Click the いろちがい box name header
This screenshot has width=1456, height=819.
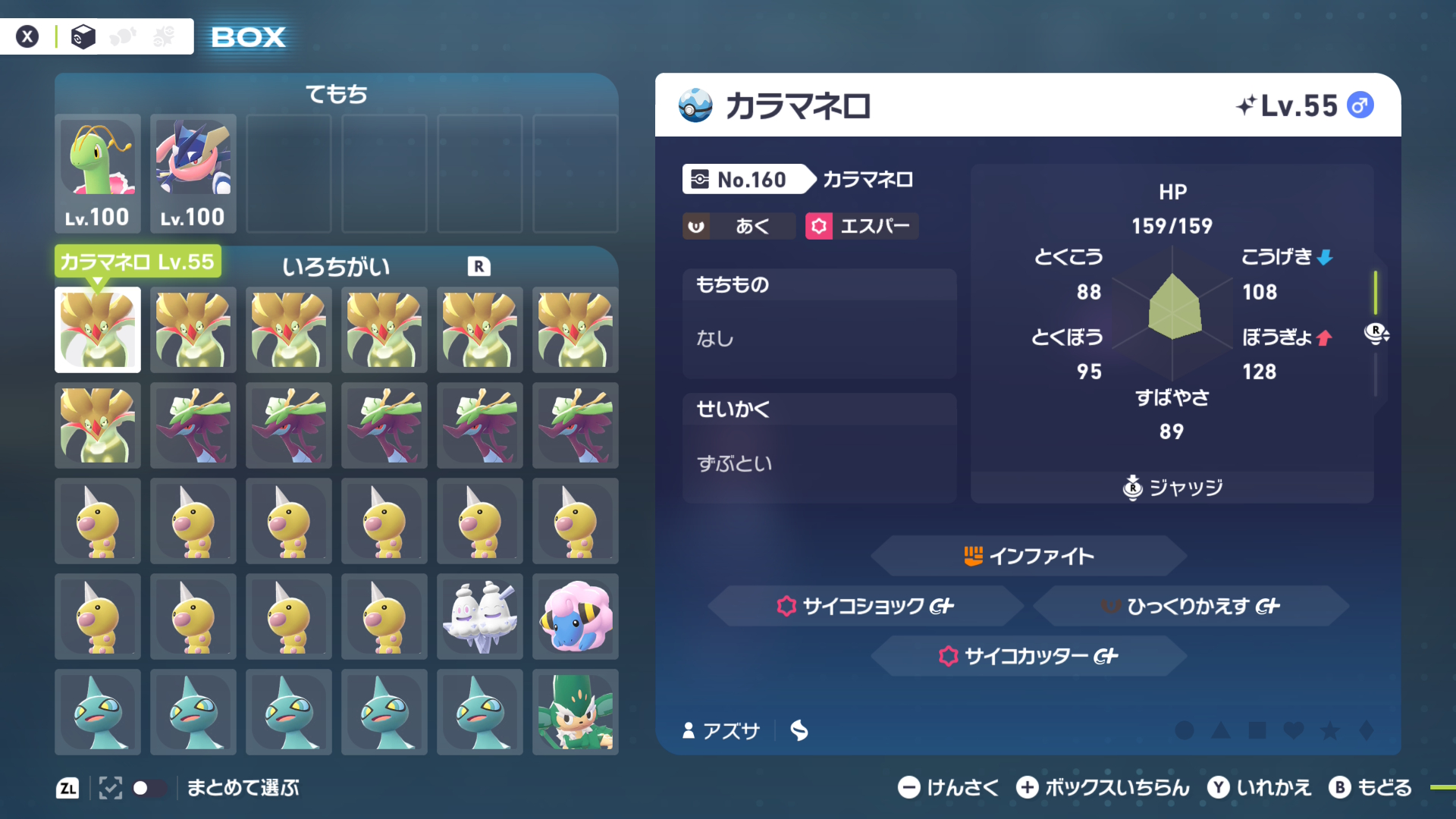click(x=336, y=267)
